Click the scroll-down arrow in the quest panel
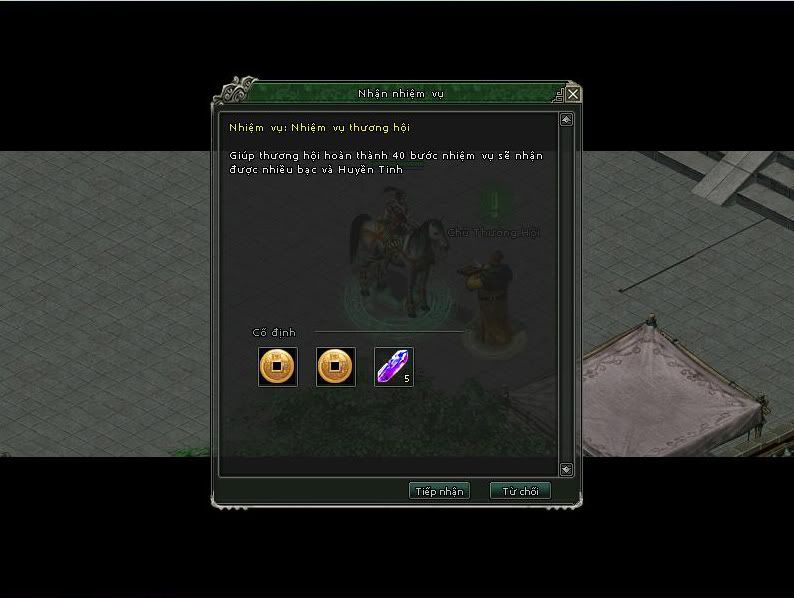Screen dimensions: 794x598 click(x=566, y=468)
